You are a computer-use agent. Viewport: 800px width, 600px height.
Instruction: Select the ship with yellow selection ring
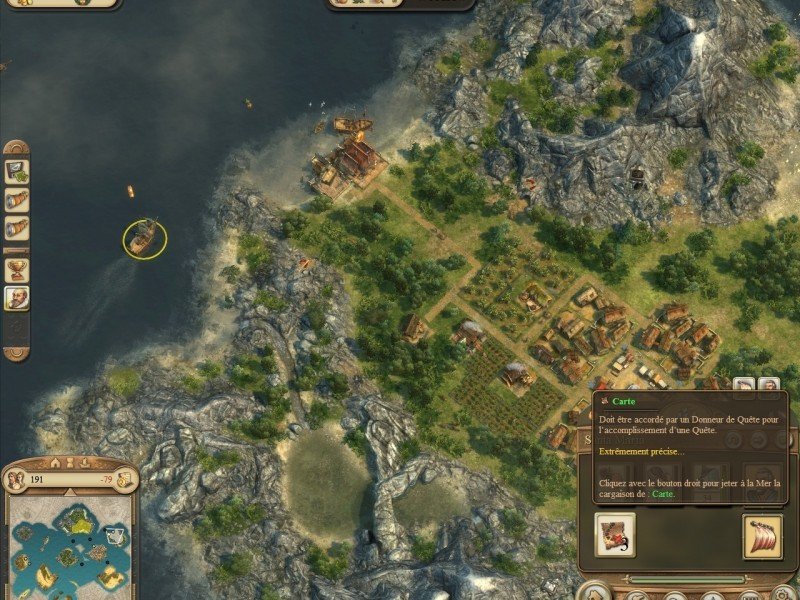(145, 237)
